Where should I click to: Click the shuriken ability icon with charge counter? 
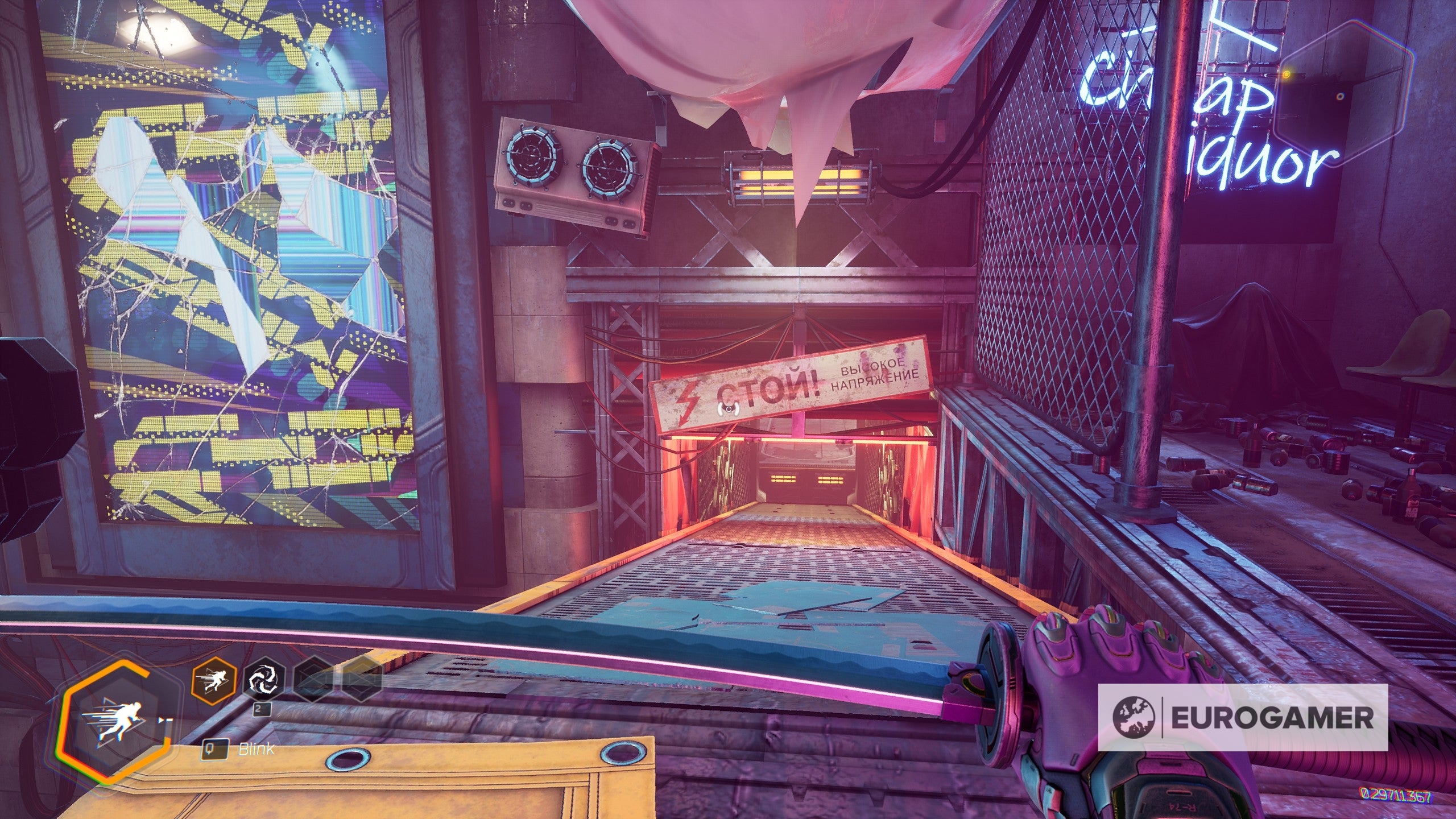click(x=263, y=681)
